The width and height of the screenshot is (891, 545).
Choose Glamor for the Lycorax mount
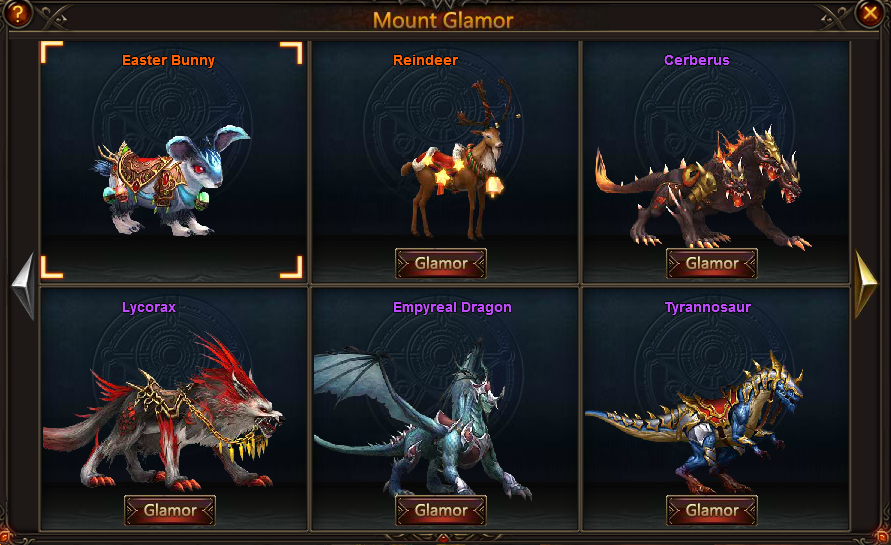pyautogui.click(x=170, y=510)
